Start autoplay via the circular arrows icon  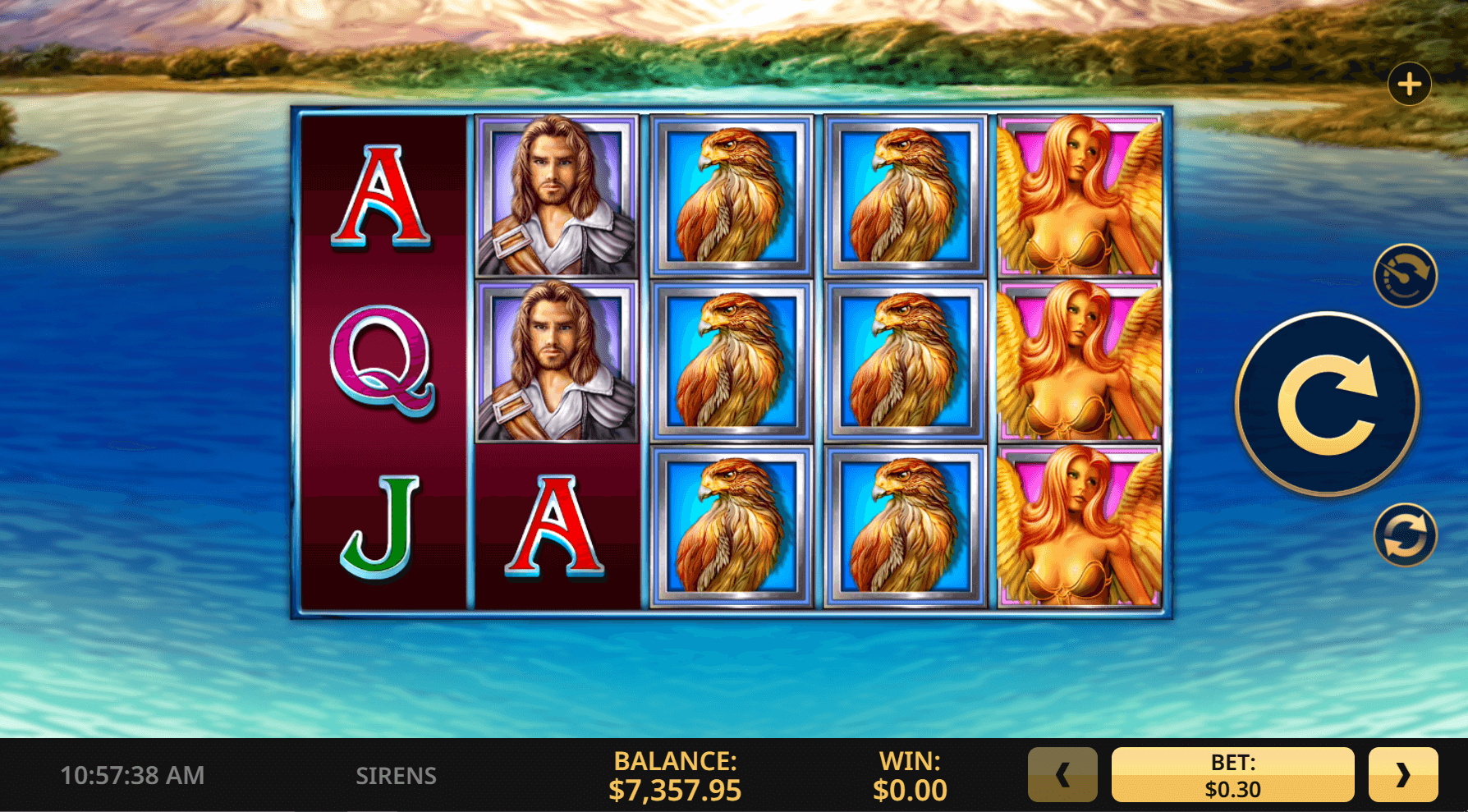[1406, 534]
